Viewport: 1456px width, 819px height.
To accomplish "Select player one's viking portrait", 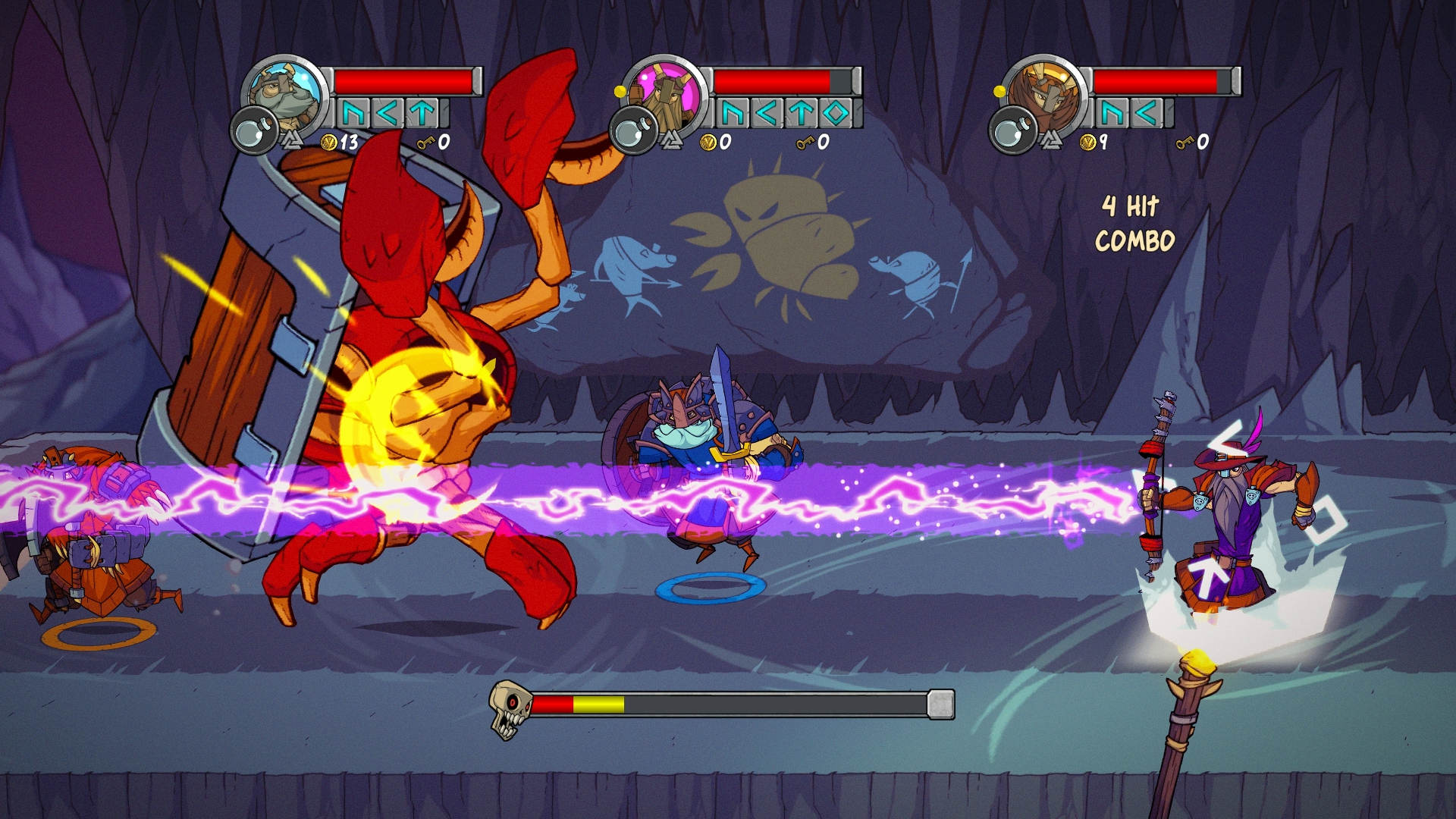I will coord(281,92).
